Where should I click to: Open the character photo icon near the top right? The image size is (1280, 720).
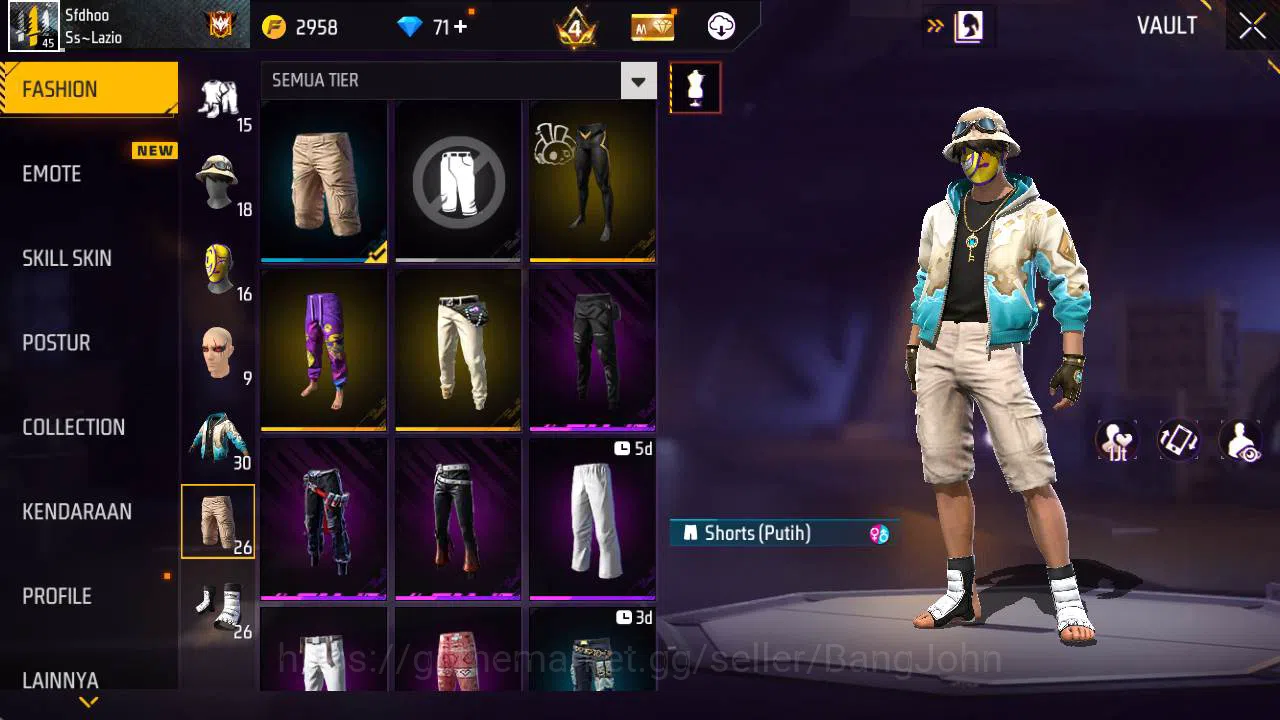(x=968, y=26)
